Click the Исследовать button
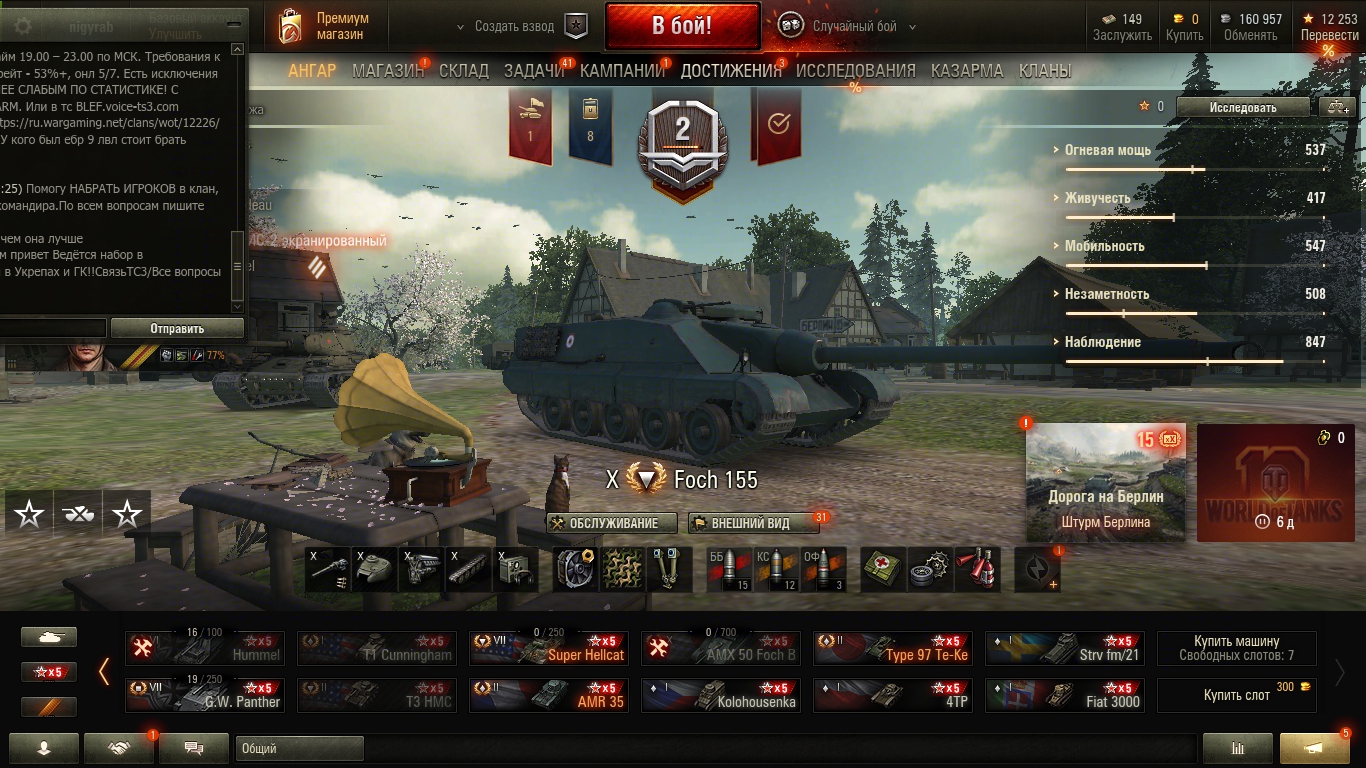The height and width of the screenshot is (768, 1366). click(1243, 107)
